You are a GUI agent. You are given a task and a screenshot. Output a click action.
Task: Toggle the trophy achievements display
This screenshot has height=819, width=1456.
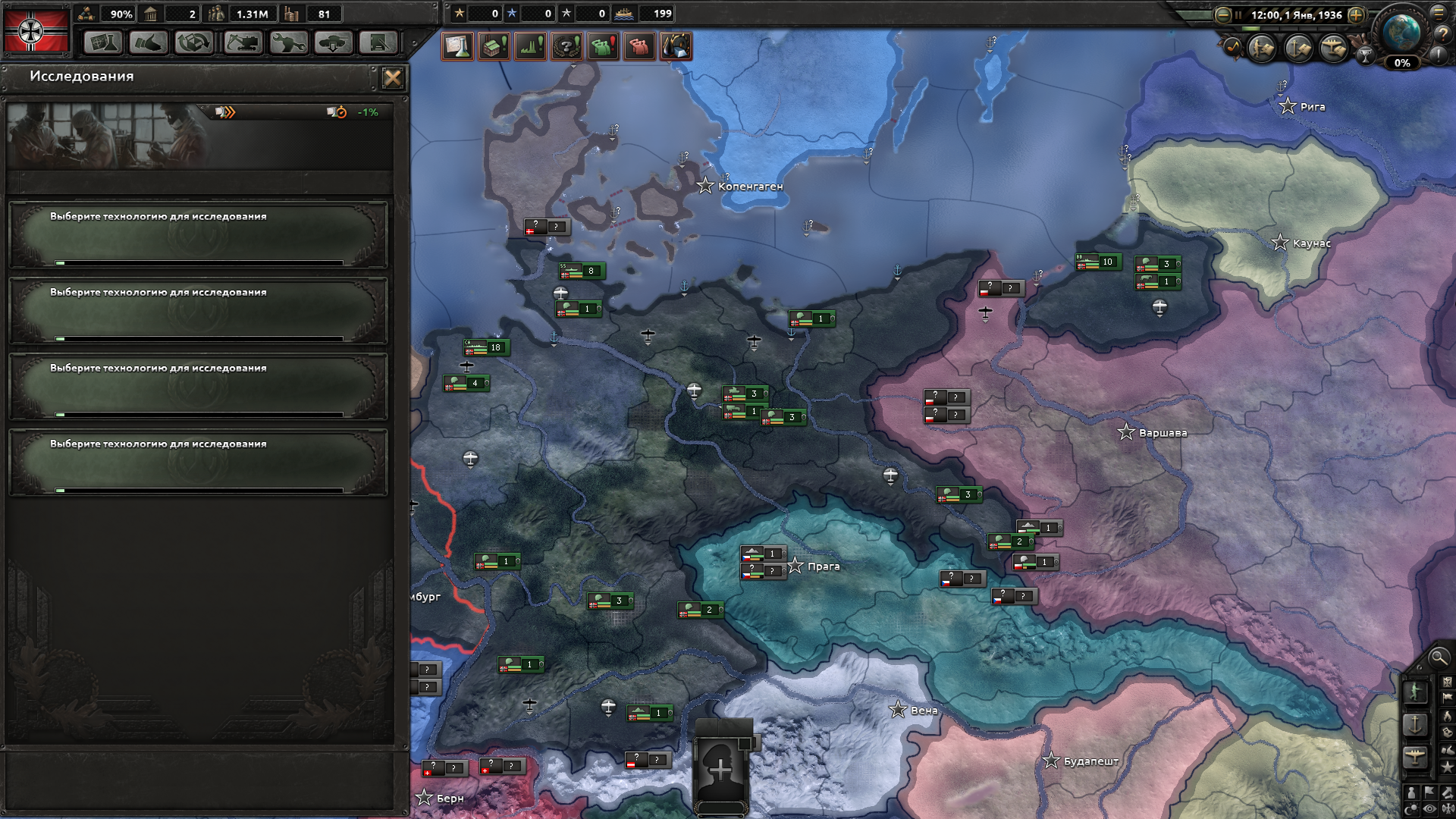click(x=1365, y=55)
